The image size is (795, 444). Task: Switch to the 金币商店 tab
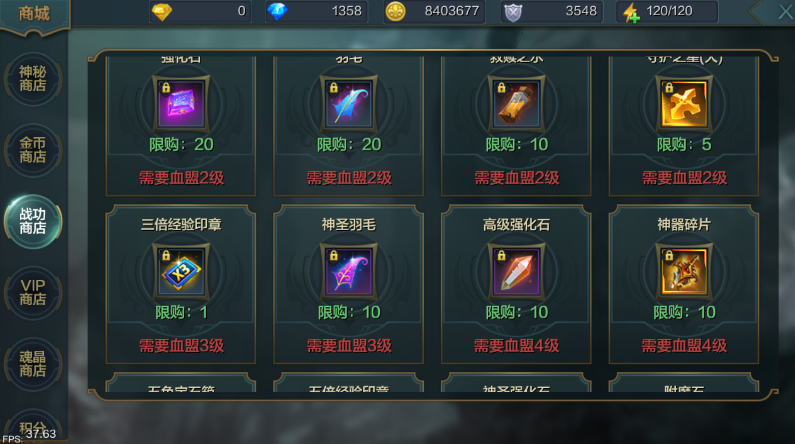click(33, 150)
